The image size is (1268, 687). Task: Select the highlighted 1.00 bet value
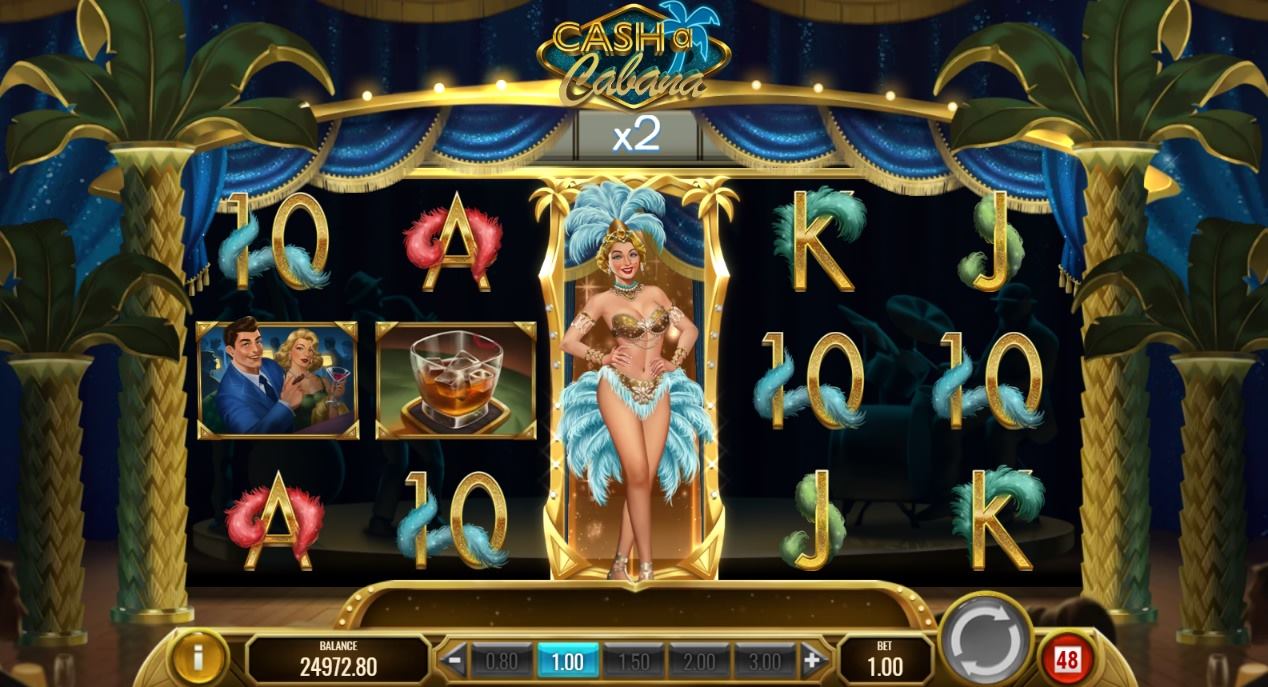[567, 661]
